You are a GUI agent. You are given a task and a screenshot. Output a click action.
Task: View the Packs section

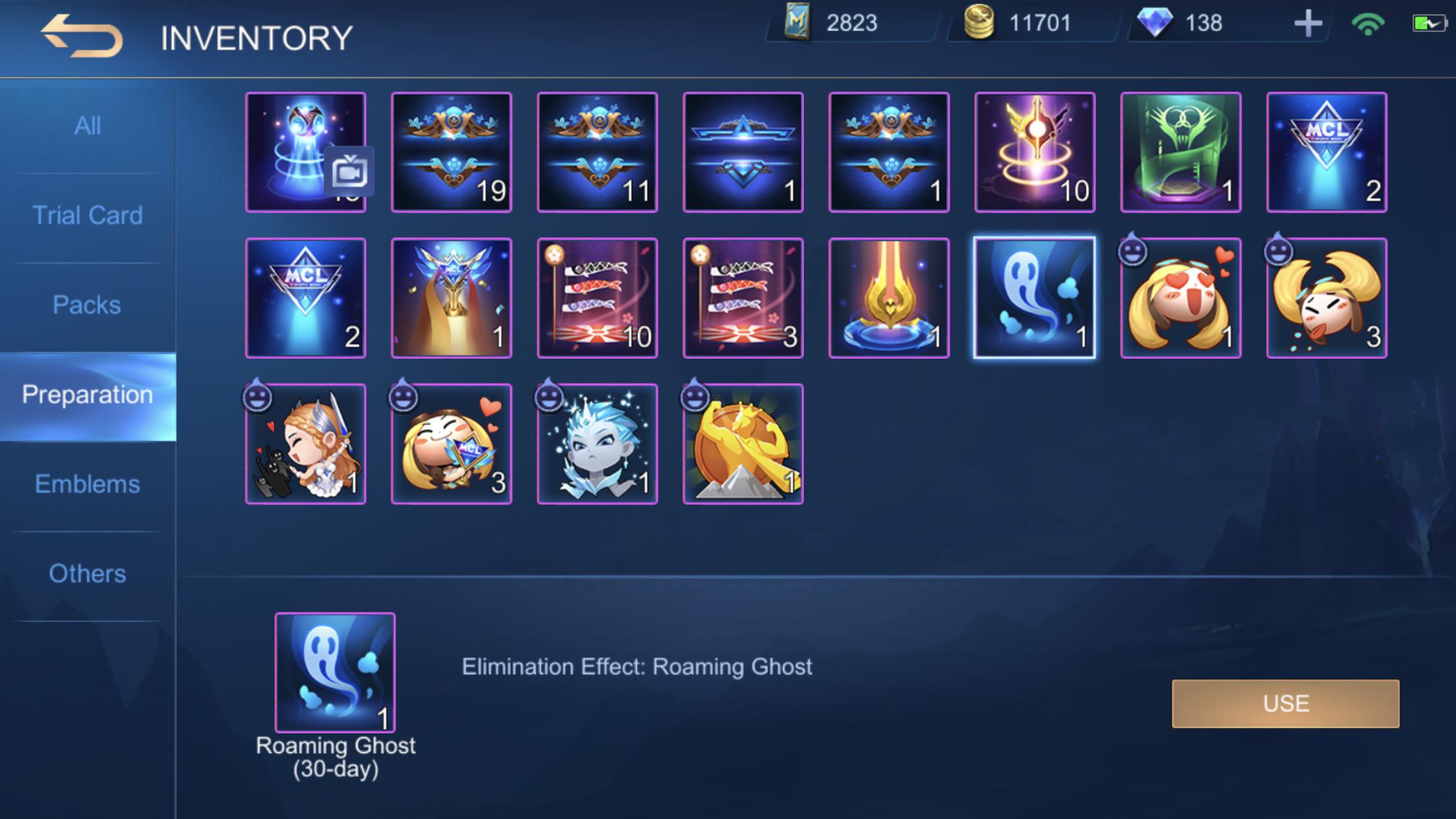point(86,304)
